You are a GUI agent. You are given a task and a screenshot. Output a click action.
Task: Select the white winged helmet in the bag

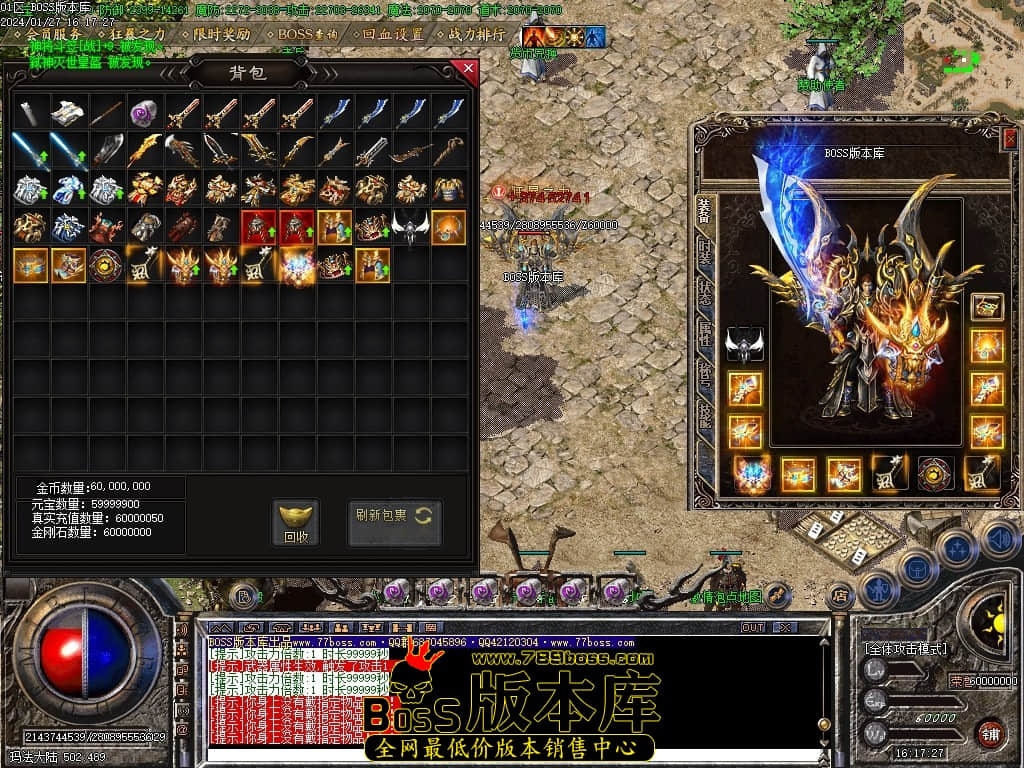(x=410, y=228)
